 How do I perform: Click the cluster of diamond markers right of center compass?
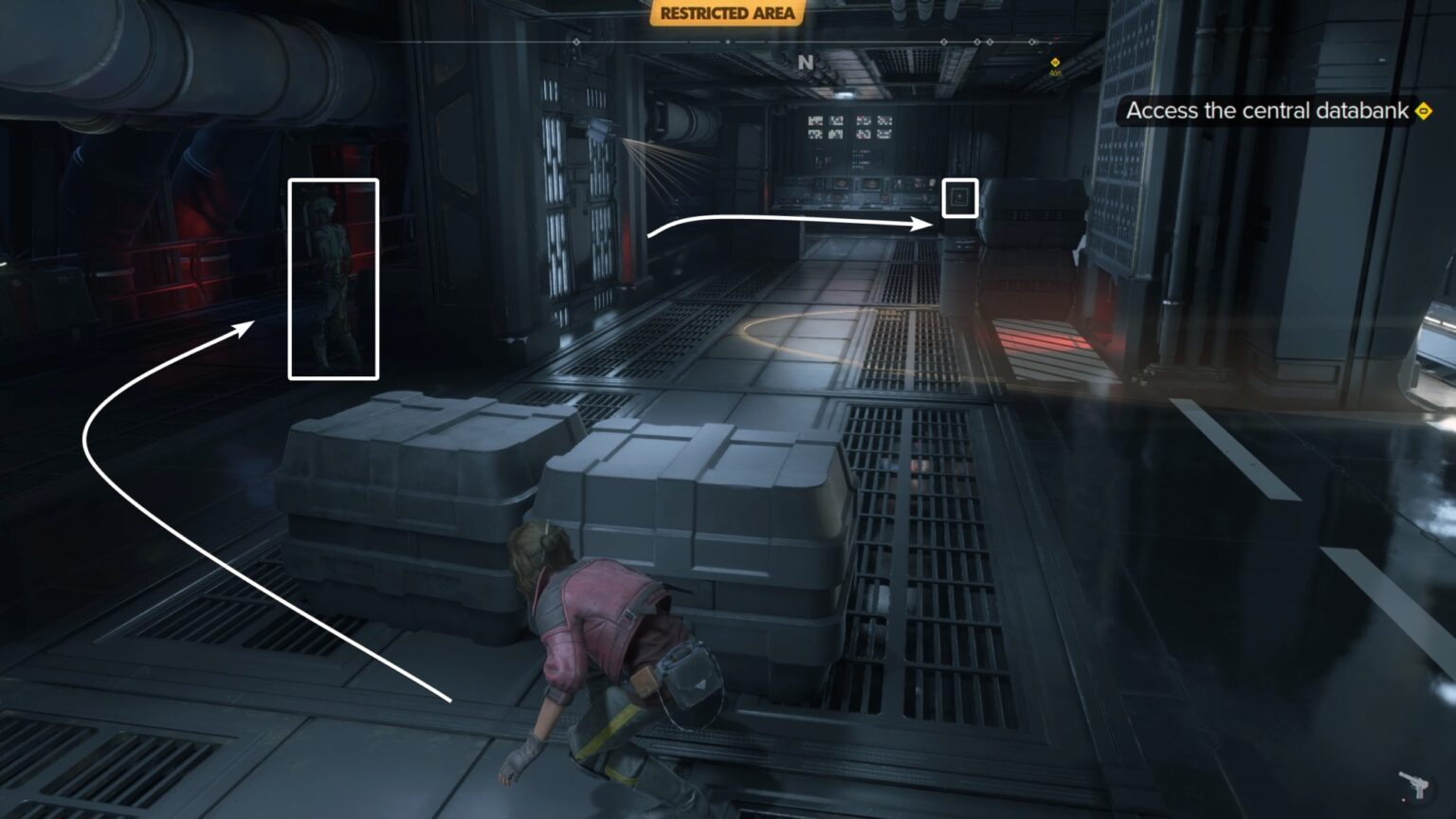point(983,42)
